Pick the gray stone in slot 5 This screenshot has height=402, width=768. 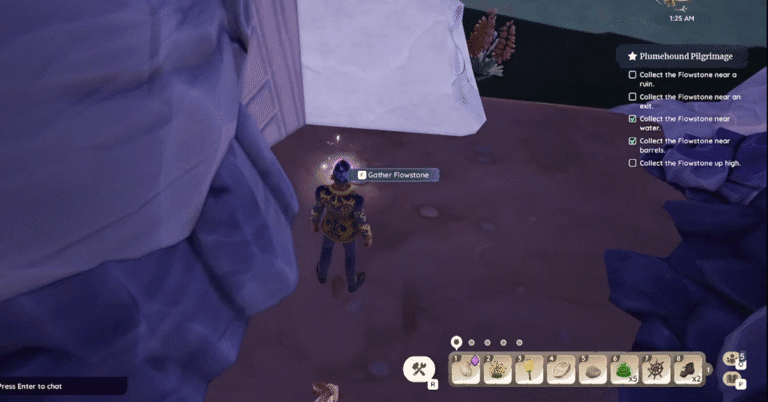click(x=592, y=370)
